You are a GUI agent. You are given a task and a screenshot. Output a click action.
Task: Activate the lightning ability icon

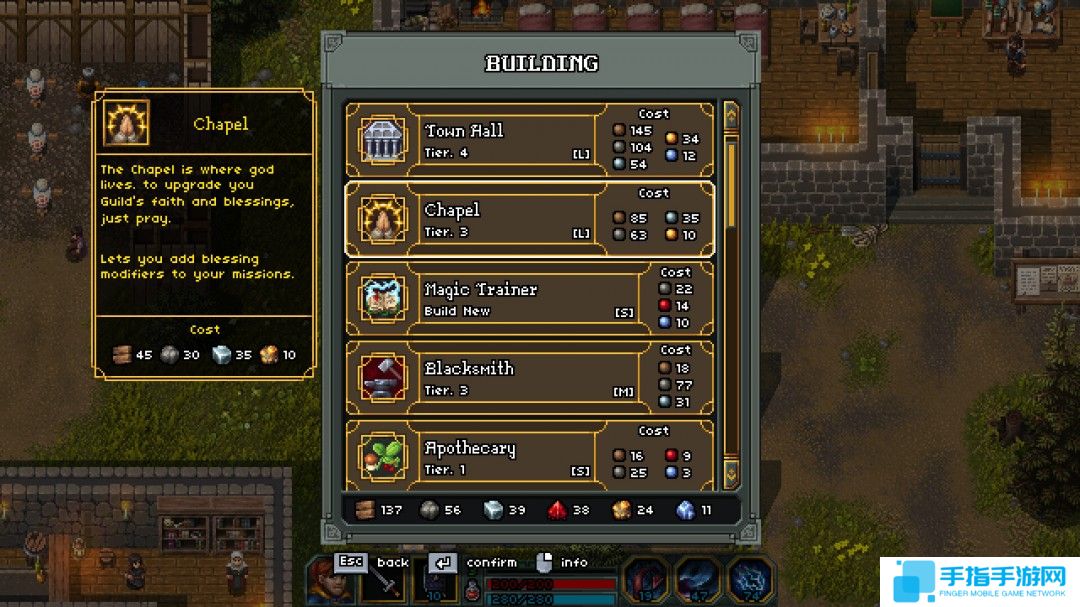click(748, 580)
